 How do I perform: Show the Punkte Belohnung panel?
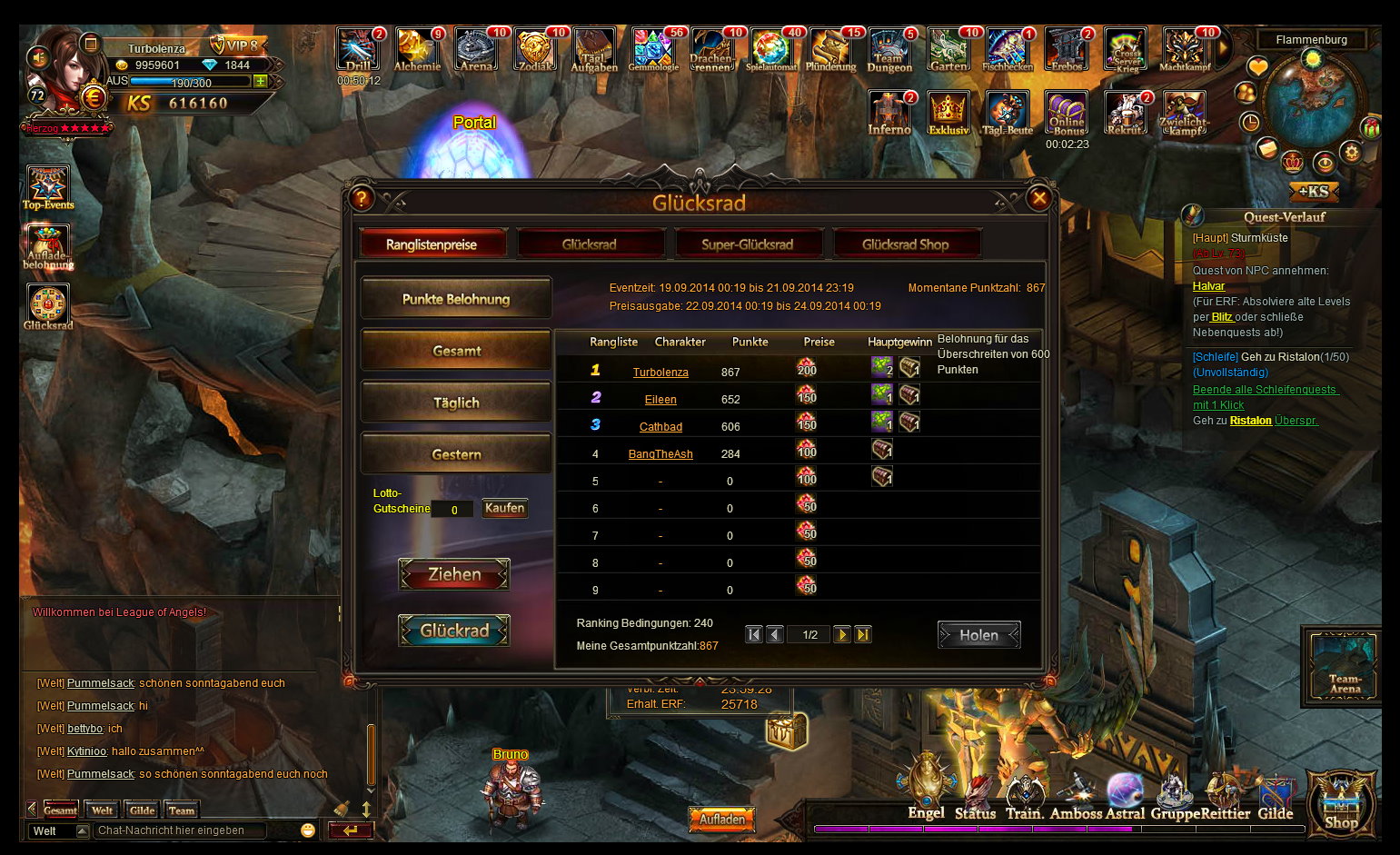point(456,299)
